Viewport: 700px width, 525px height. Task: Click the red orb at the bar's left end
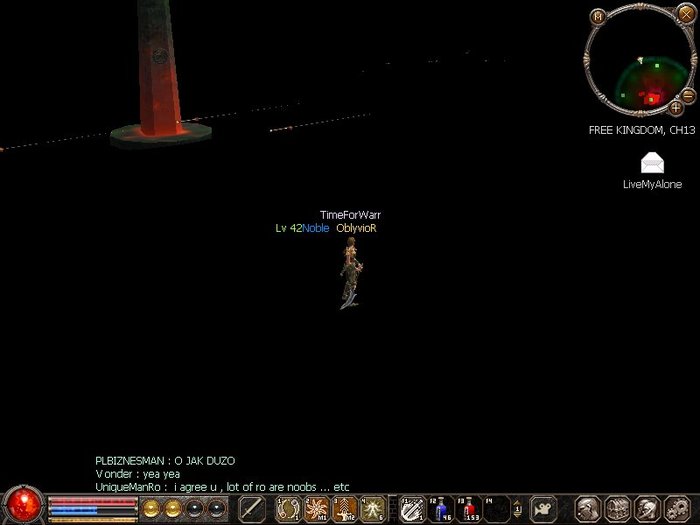click(22, 505)
